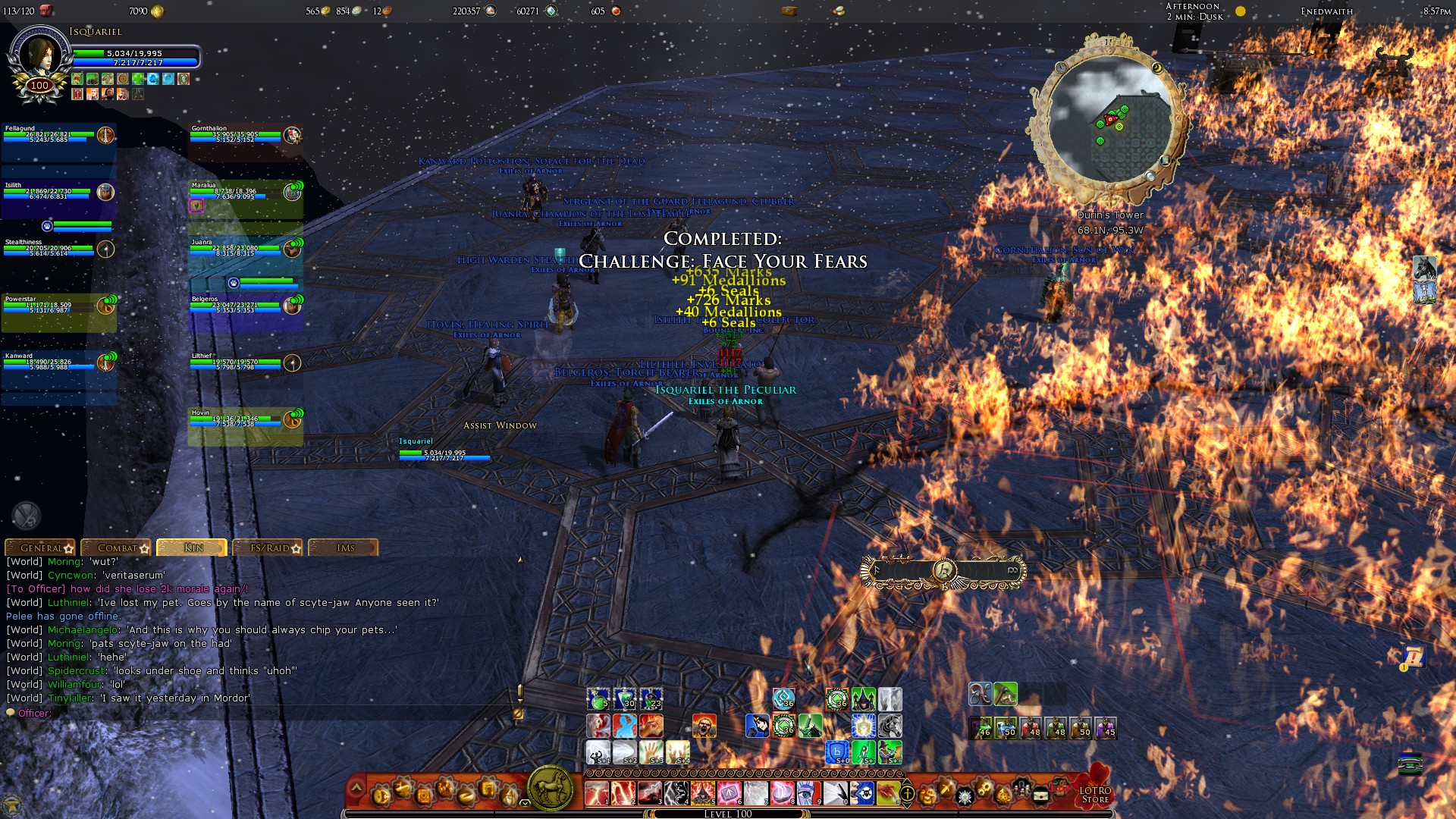This screenshot has height=819, width=1456.
Task: Expand the main menu arrow button
Action: (x=356, y=789)
